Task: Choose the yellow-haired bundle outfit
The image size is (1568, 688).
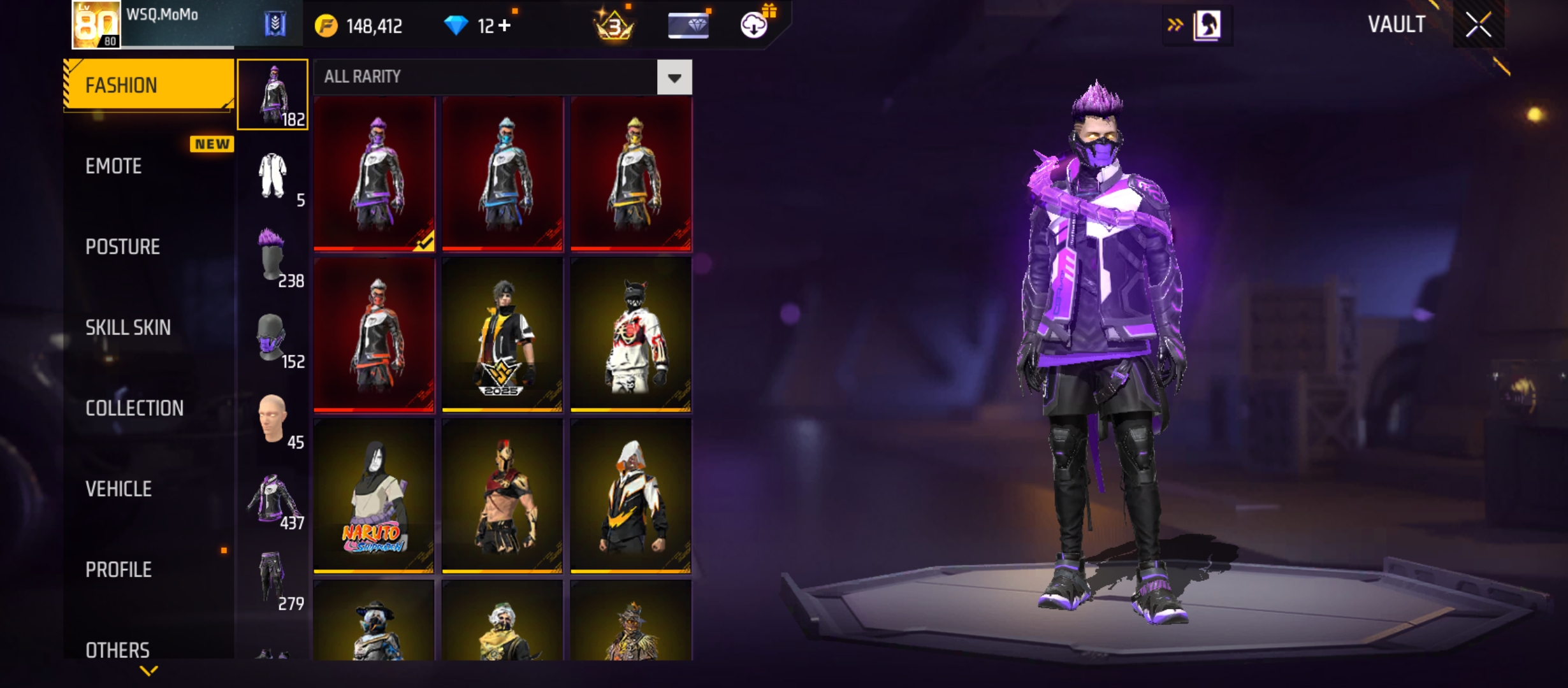Action: (631, 173)
